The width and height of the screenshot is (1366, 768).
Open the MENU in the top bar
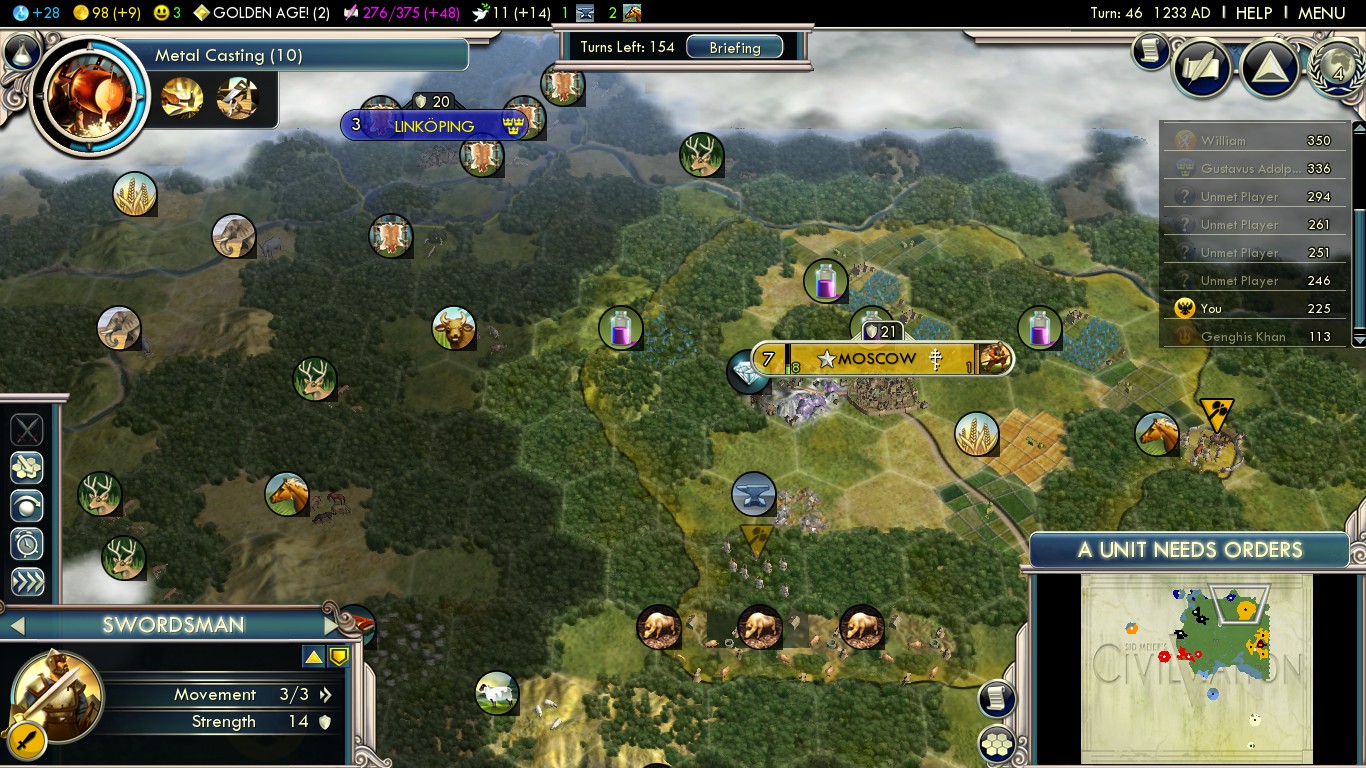click(x=1321, y=13)
